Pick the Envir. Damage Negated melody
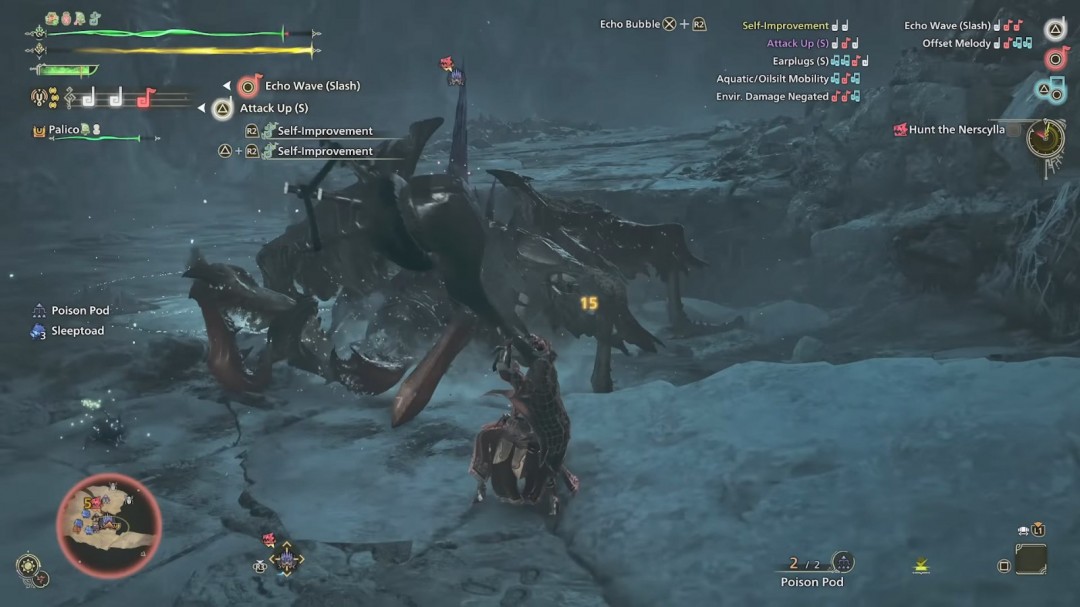 point(772,97)
